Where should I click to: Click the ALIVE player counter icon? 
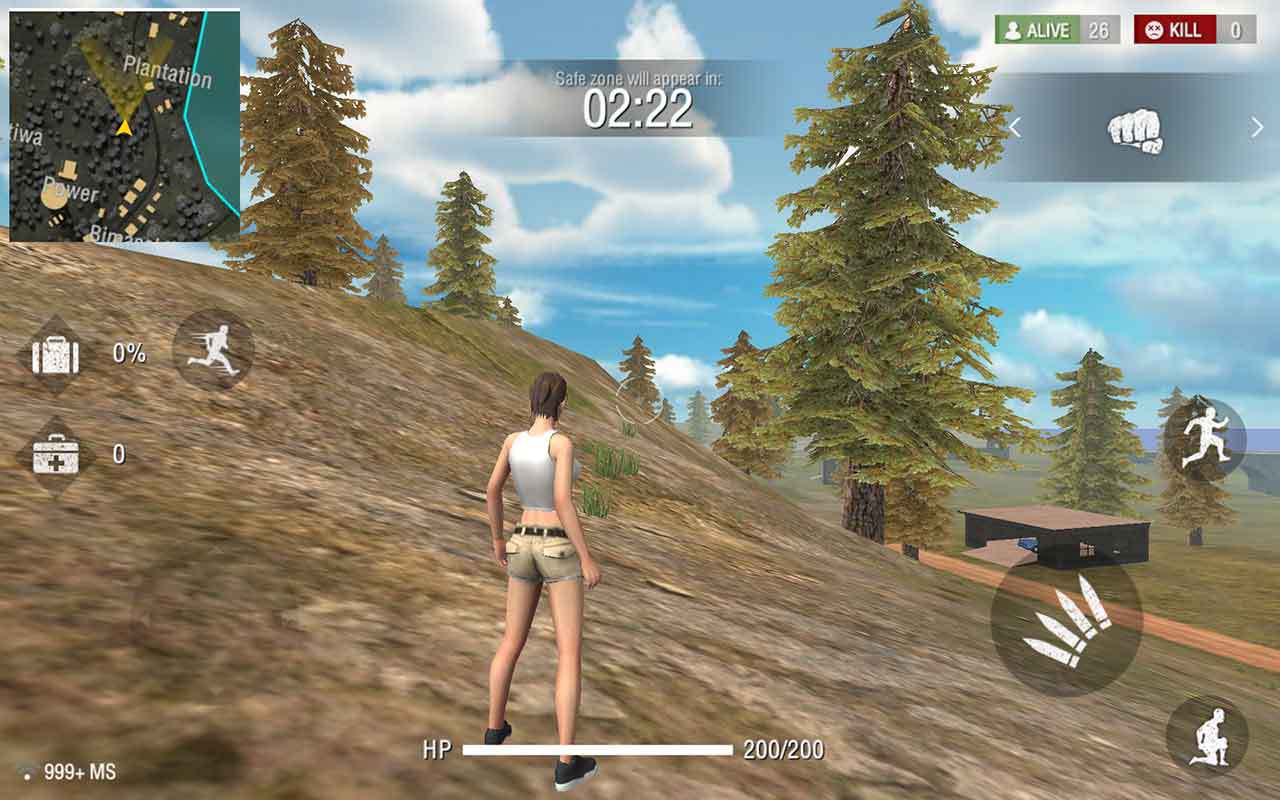[1014, 30]
